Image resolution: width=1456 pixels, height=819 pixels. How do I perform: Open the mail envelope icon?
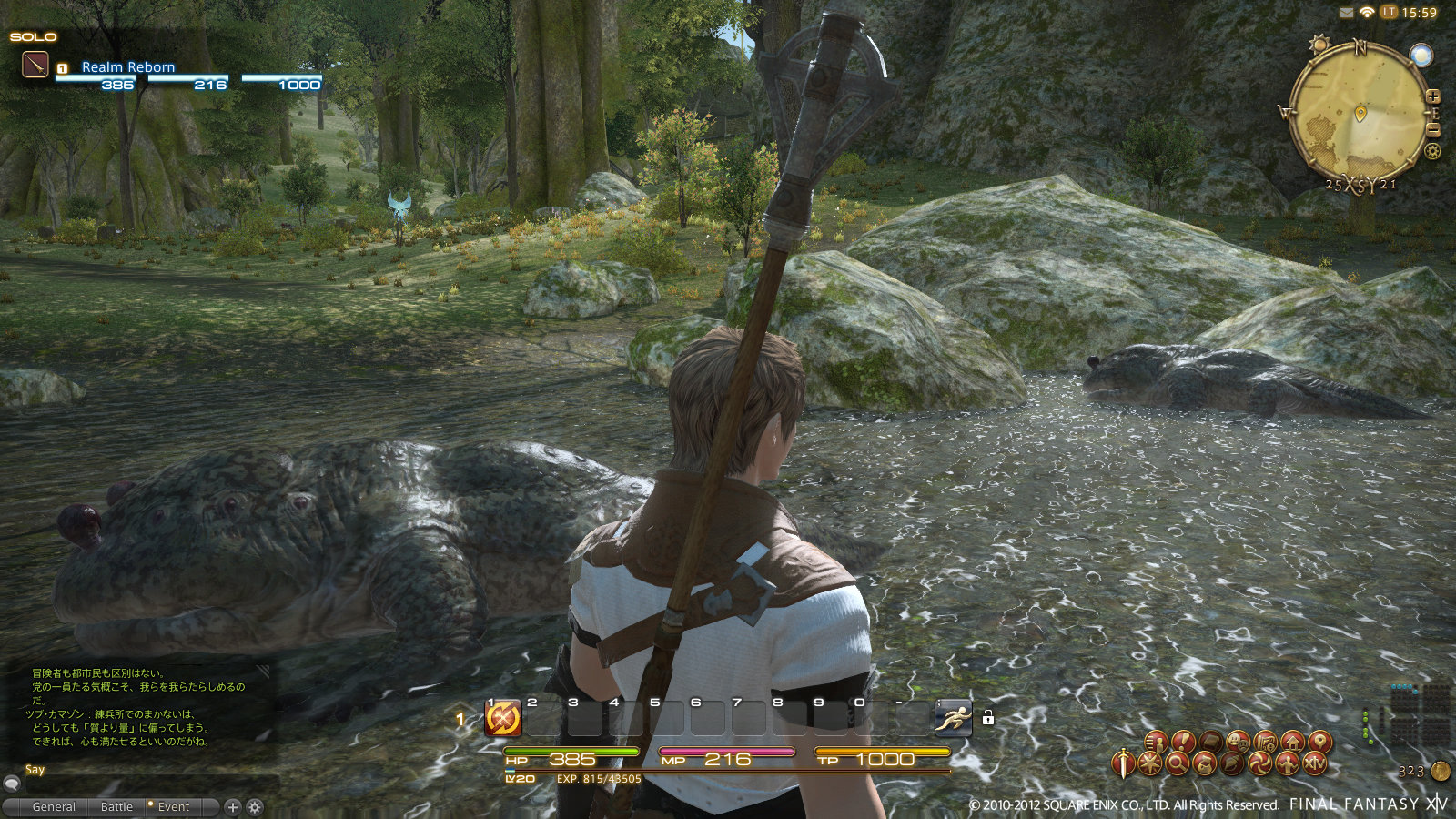pos(1347,13)
